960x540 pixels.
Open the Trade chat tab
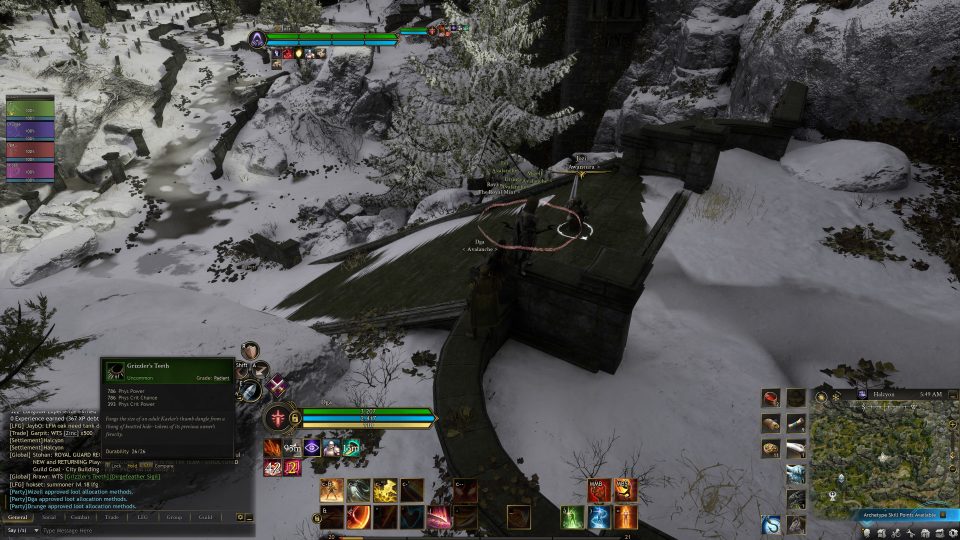pyautogui.click(x=112, y=517)
